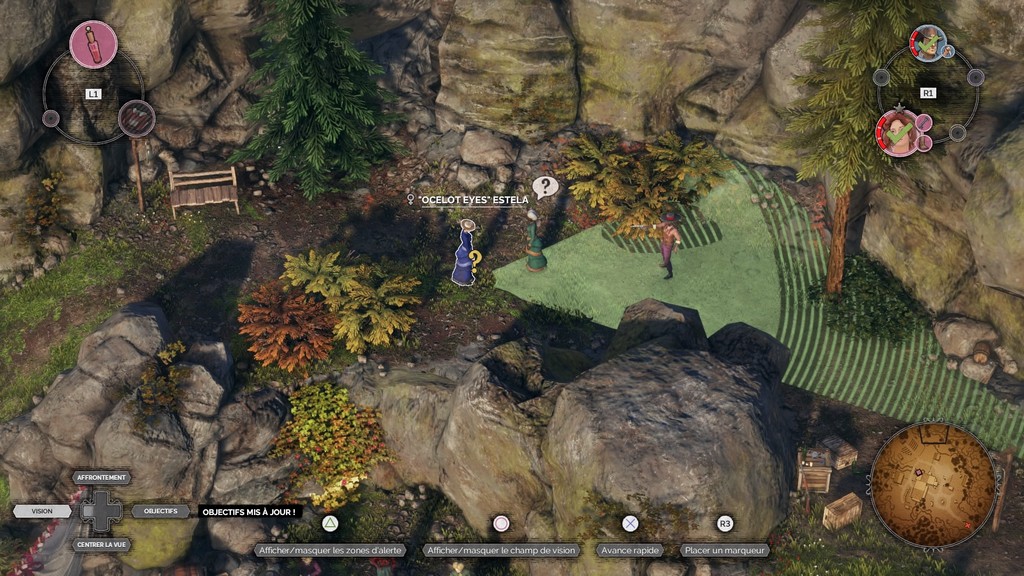Select the pink perfume vial ability
This screenshot has width=1024, height=576.
93,44
